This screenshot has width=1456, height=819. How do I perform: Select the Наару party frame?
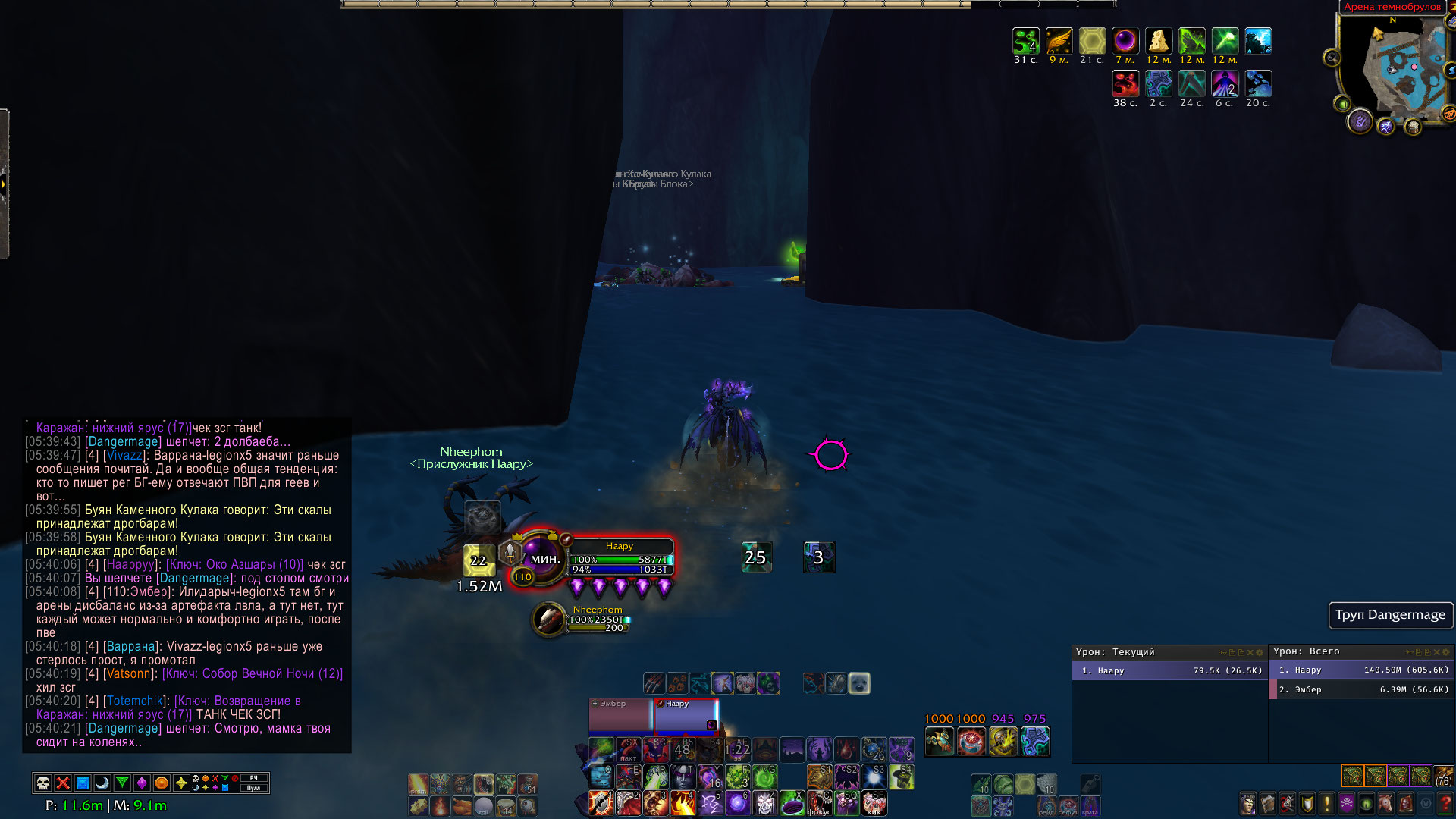[686, 716]
